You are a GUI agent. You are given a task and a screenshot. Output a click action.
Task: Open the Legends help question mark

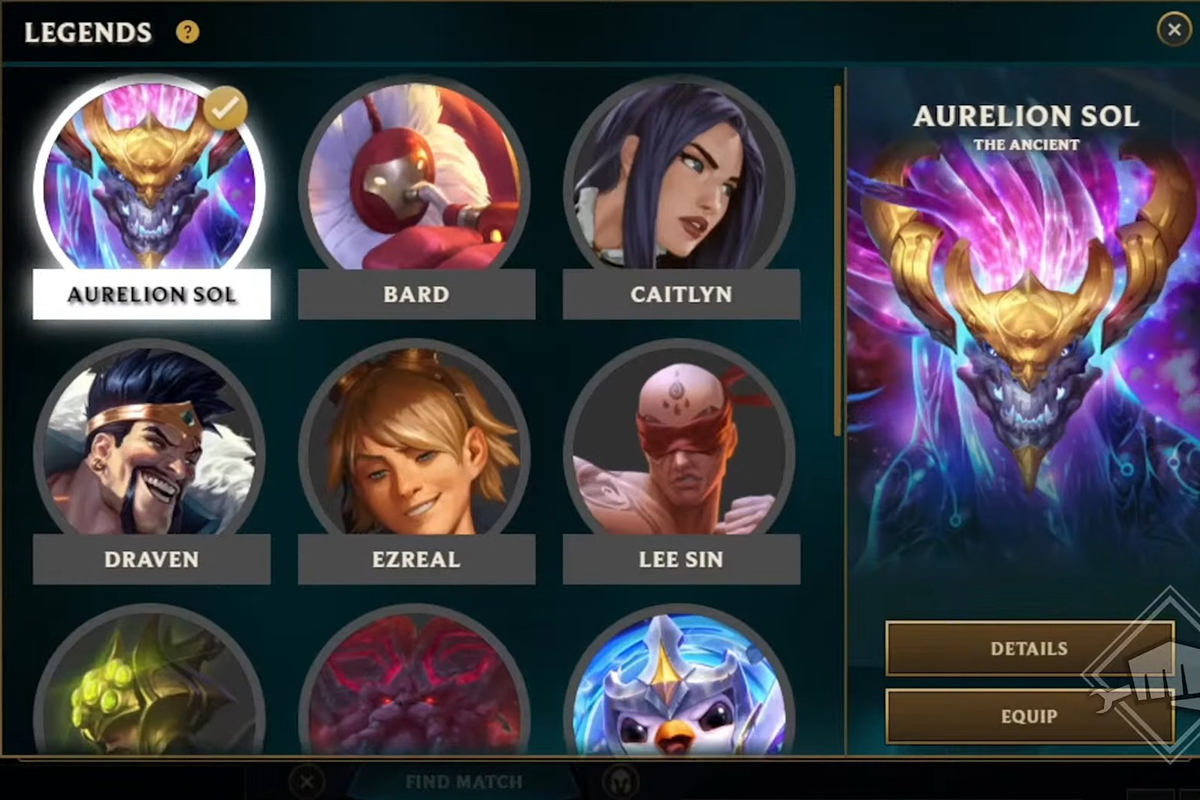[x=188, y=32]
